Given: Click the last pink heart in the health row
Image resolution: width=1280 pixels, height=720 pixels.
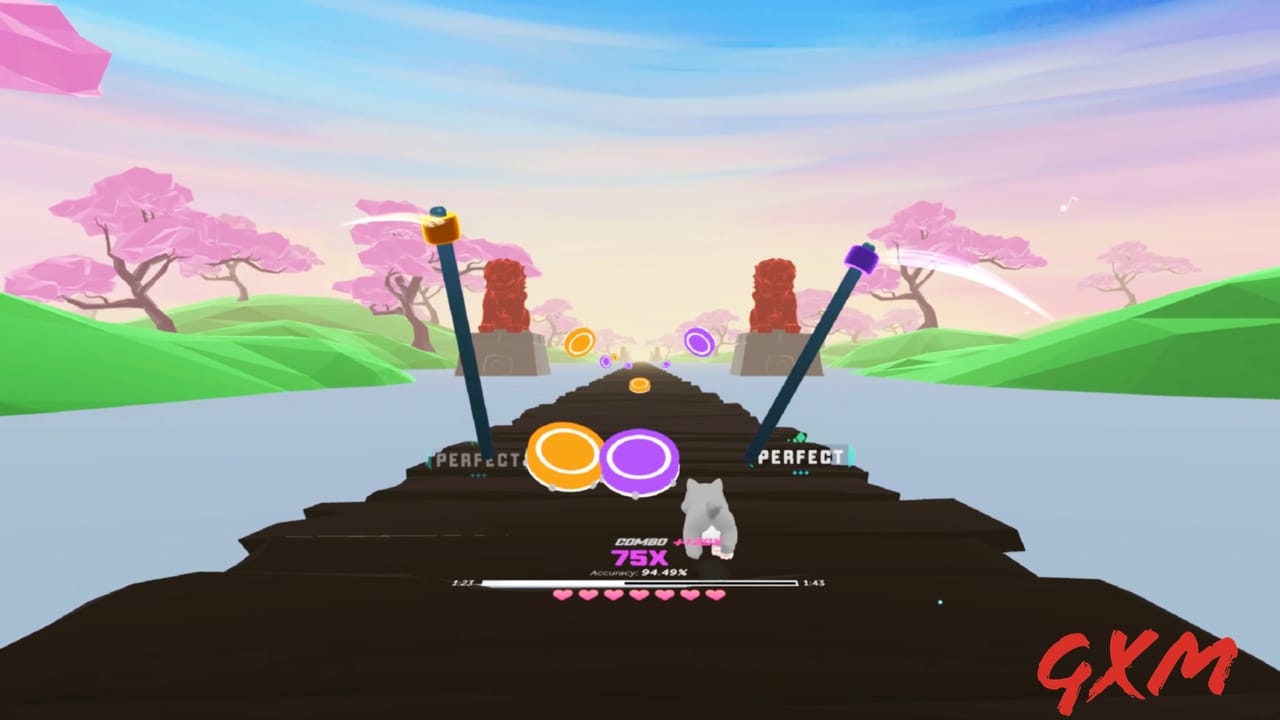Looking at the screenshot, I should (715, 595).
